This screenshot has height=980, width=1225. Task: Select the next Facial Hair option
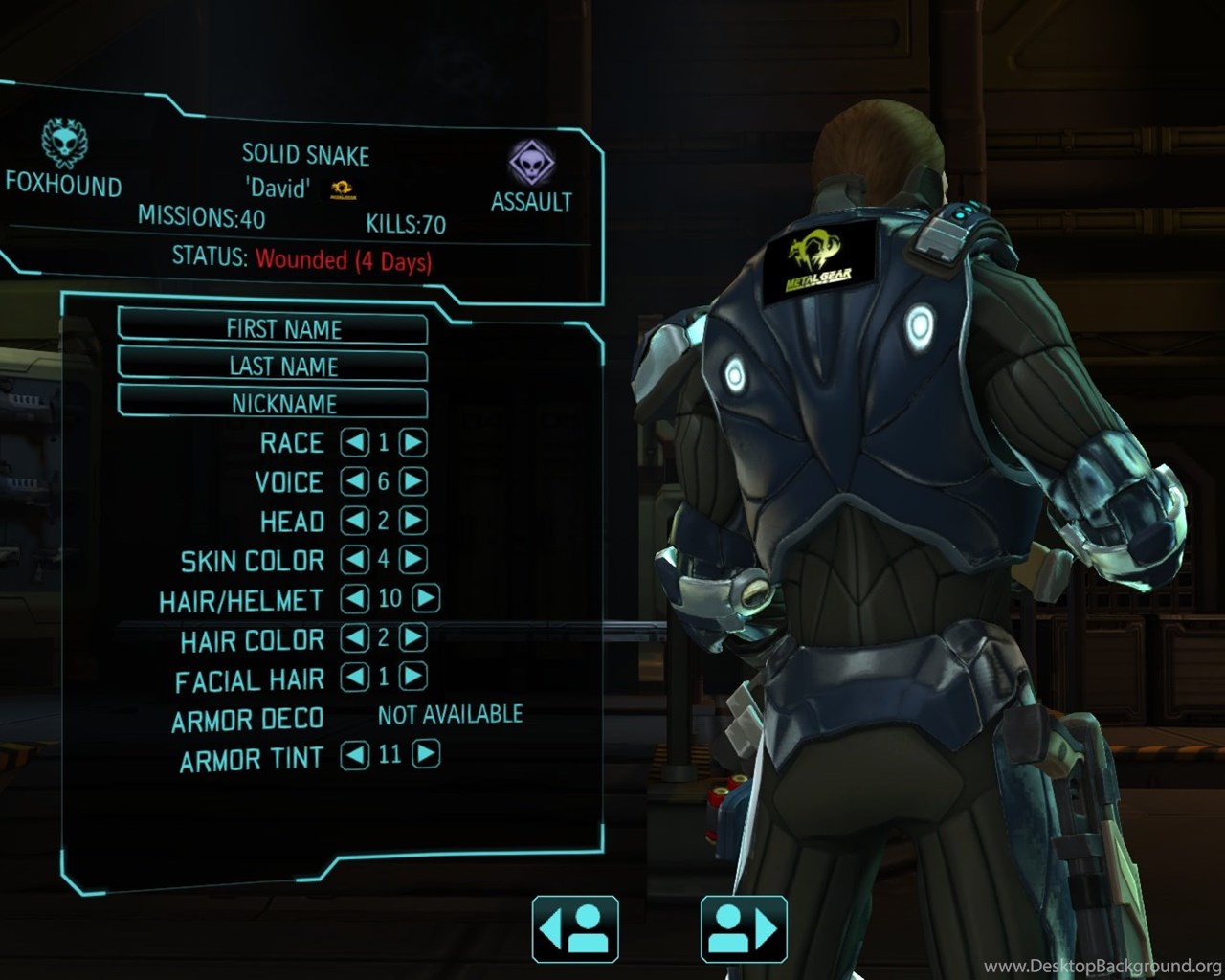click(413, 677)
